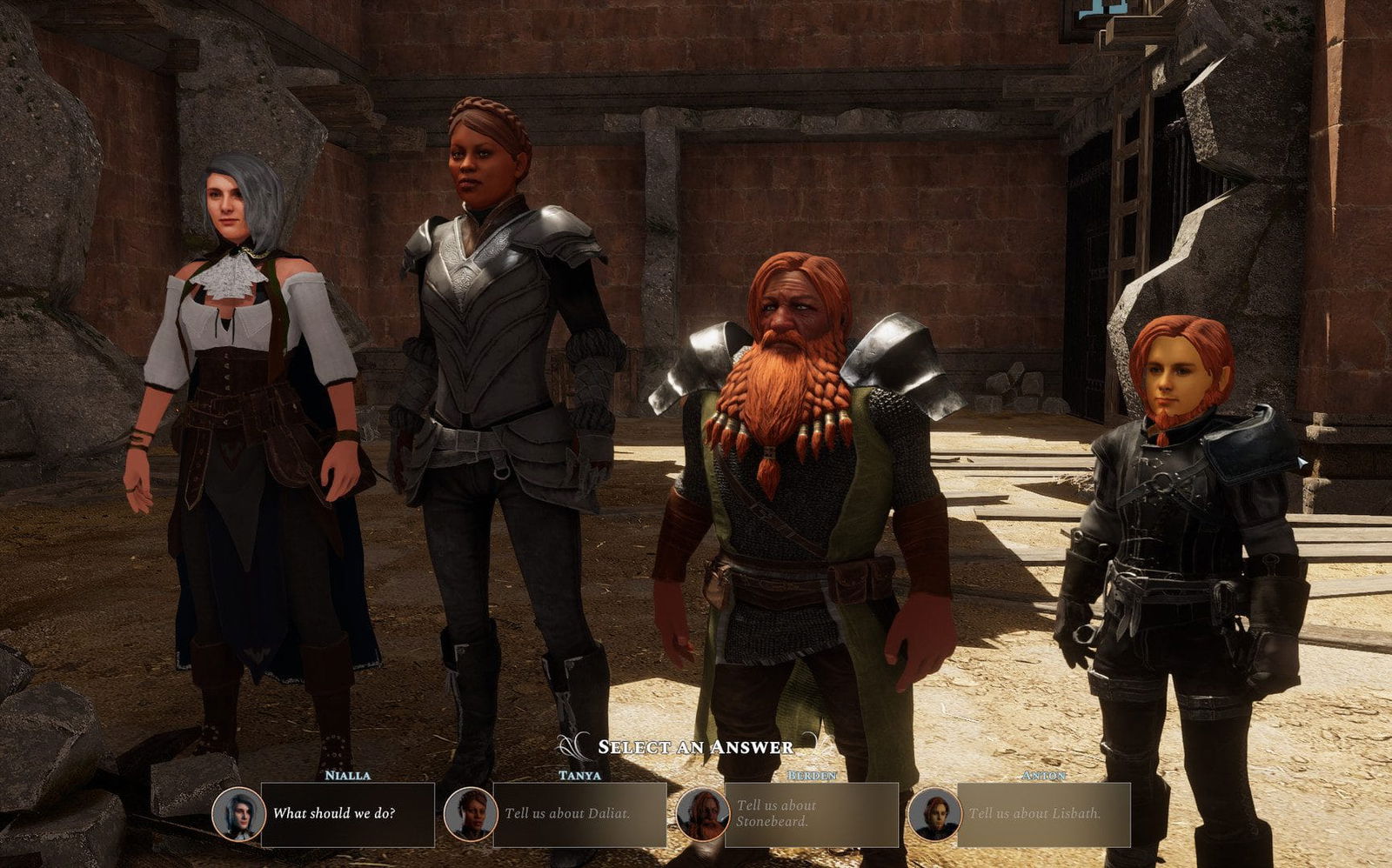
Task: Choose Anton's answer "Tell us about Lisbath."
Action: [x=1043, y=814]
